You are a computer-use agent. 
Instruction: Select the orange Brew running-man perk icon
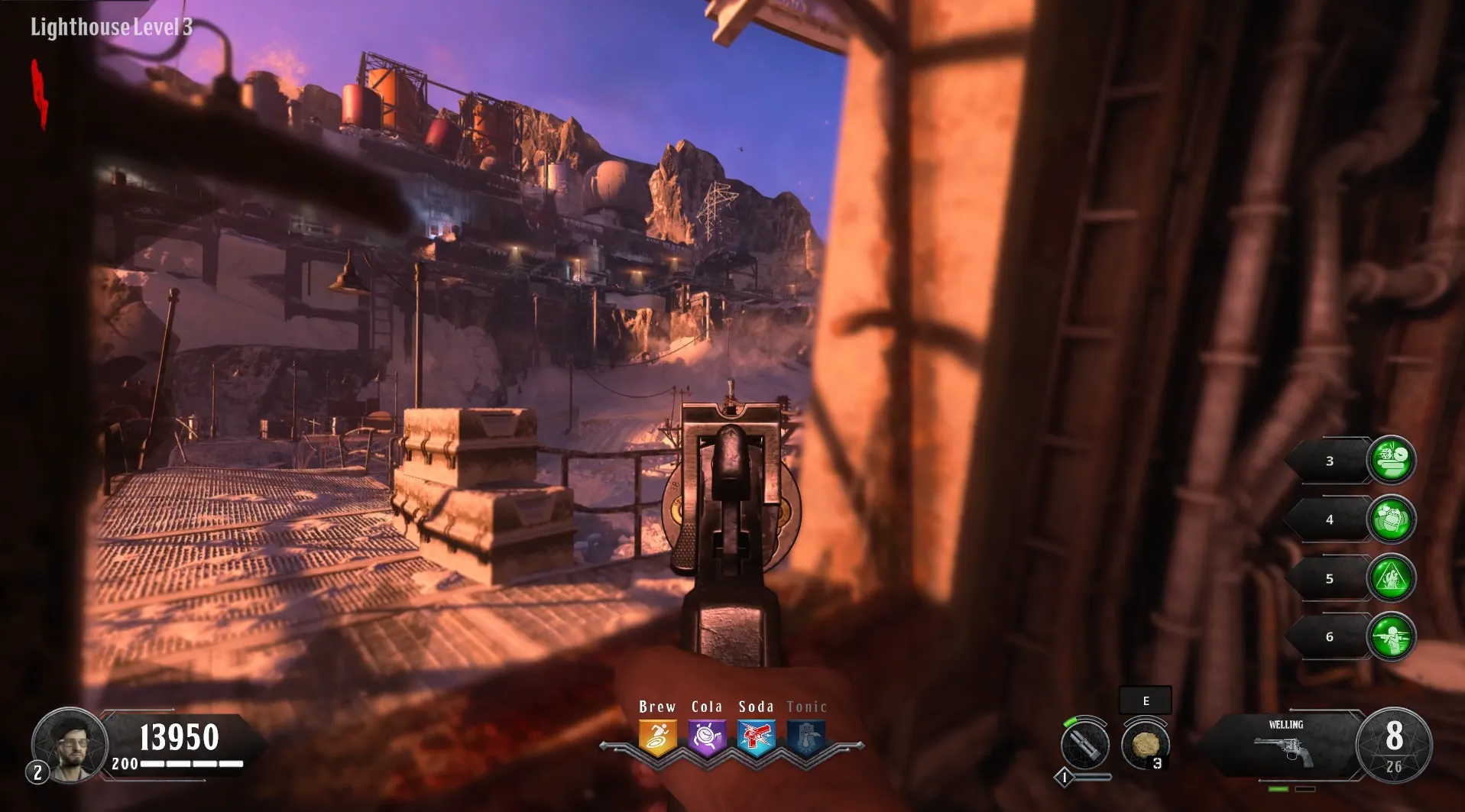coord(657,738)
